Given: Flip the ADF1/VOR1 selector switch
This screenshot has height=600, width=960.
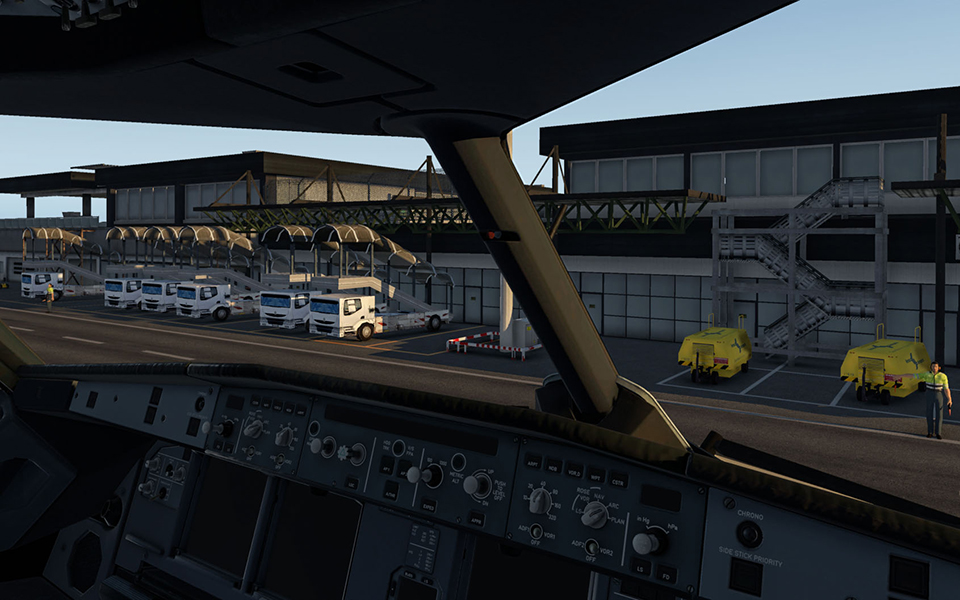Looking at the screenshot, I should [536, 532].
